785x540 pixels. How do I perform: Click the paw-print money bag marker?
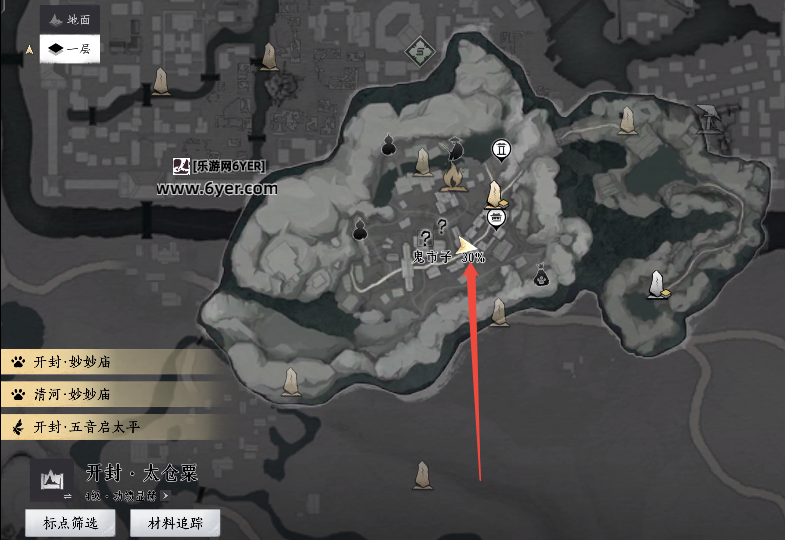(541, 274)
